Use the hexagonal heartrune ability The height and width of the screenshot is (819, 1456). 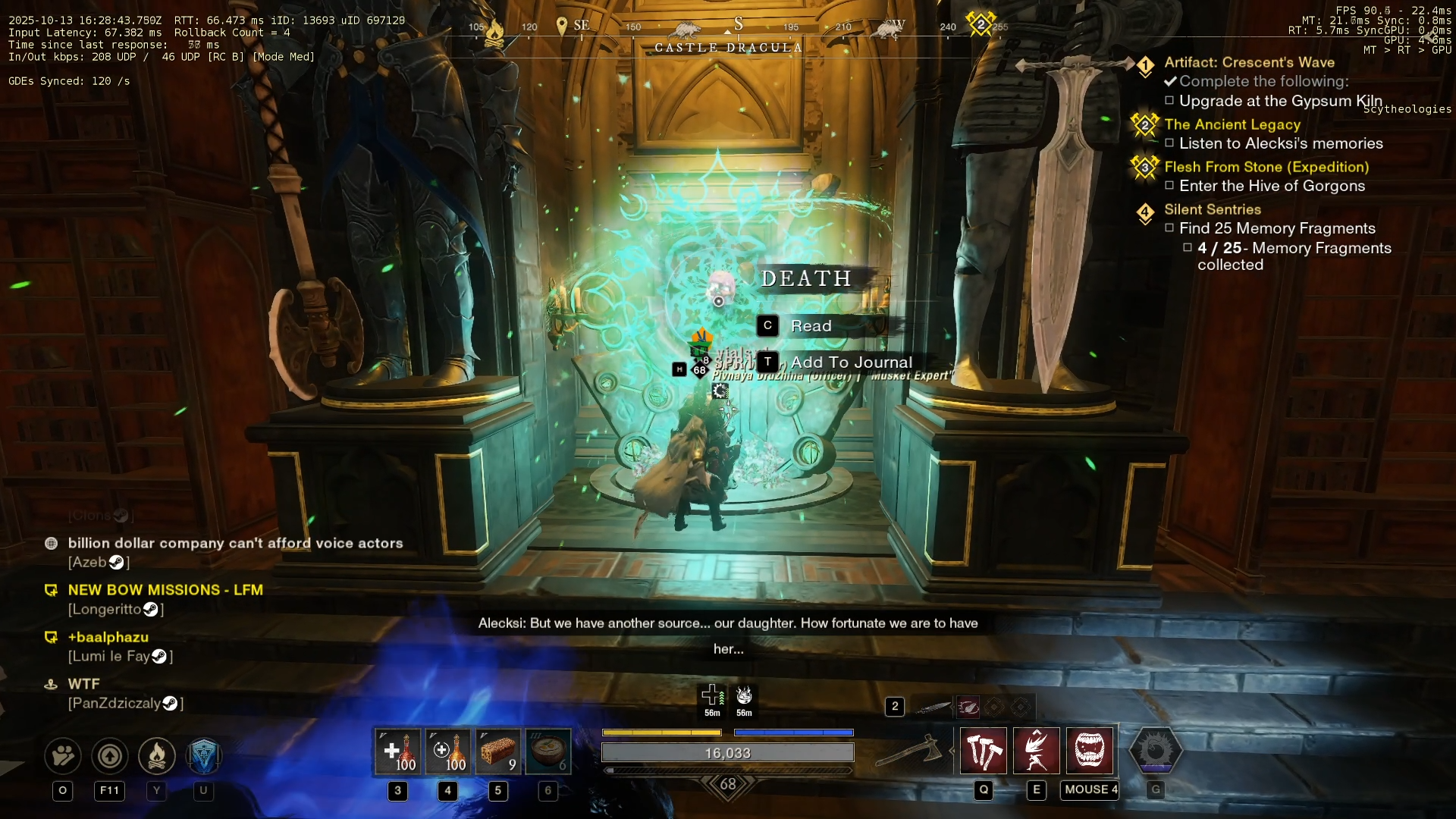coord(1155,751)
